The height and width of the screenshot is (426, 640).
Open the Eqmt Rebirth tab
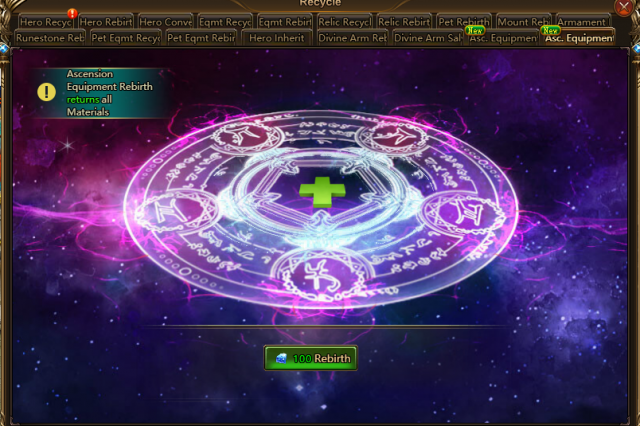[x=285, y=22]
